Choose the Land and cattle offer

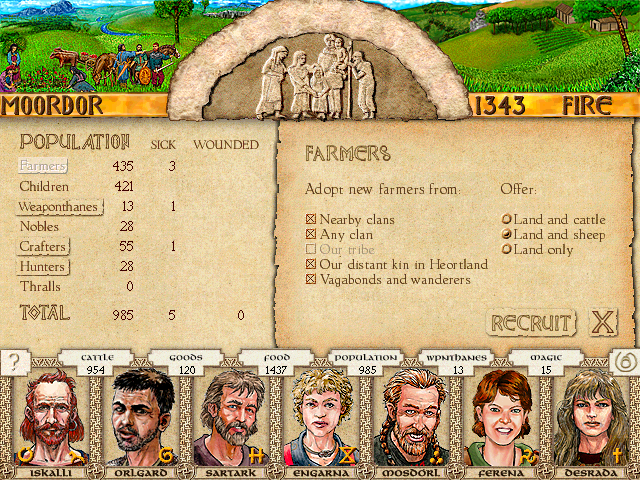point(507,219)
